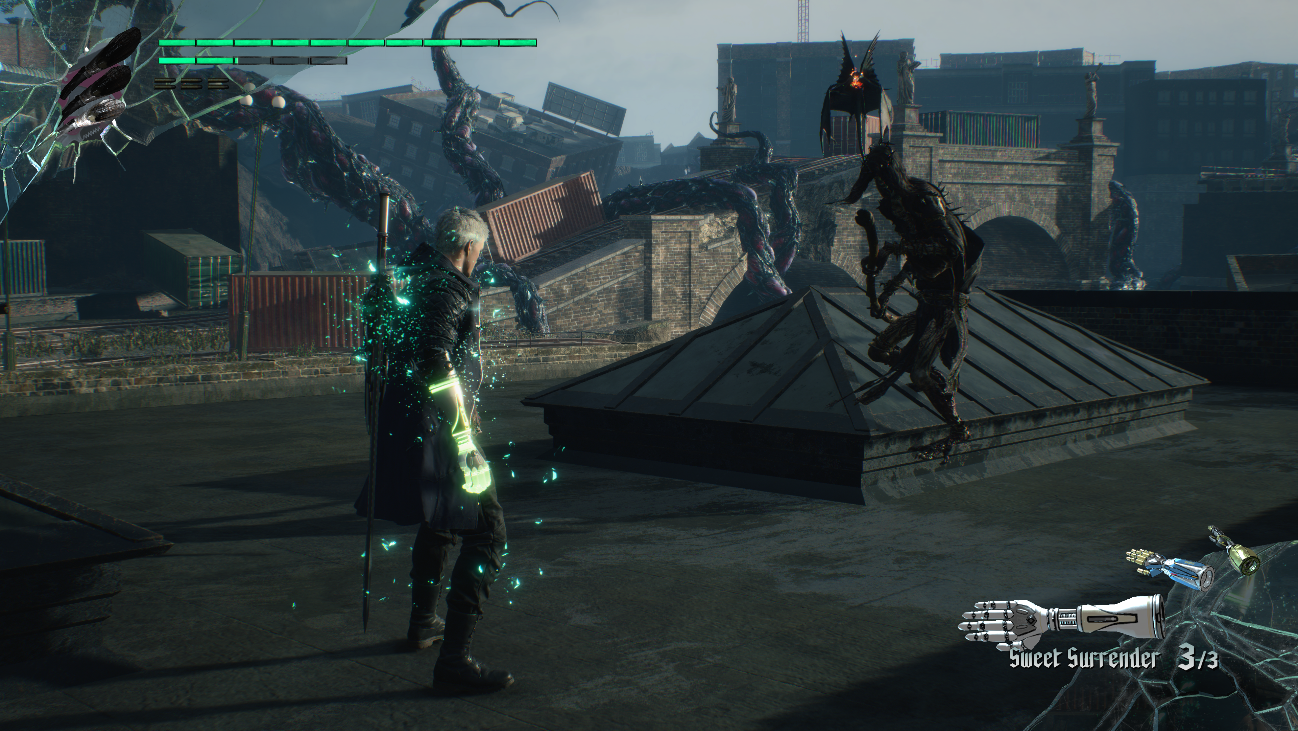Viewport: 1298px width, 731px height.
Task: Click the black feather character emblem
Action: click(x=97, y=85)
